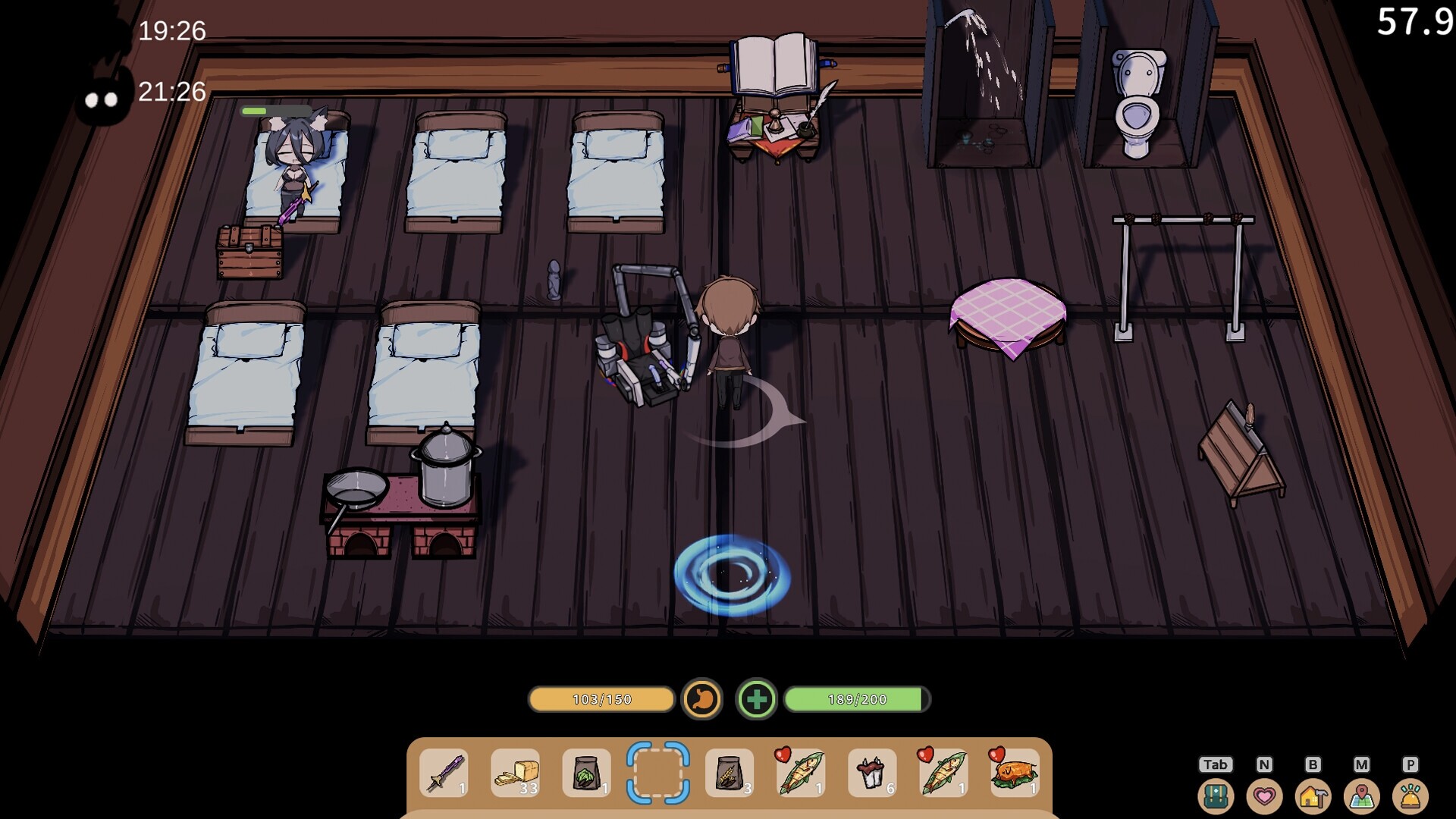This screenshot has height=819, width=1456.
Task: Click the golden service bell icon
Action: (x=1410, y=796)
